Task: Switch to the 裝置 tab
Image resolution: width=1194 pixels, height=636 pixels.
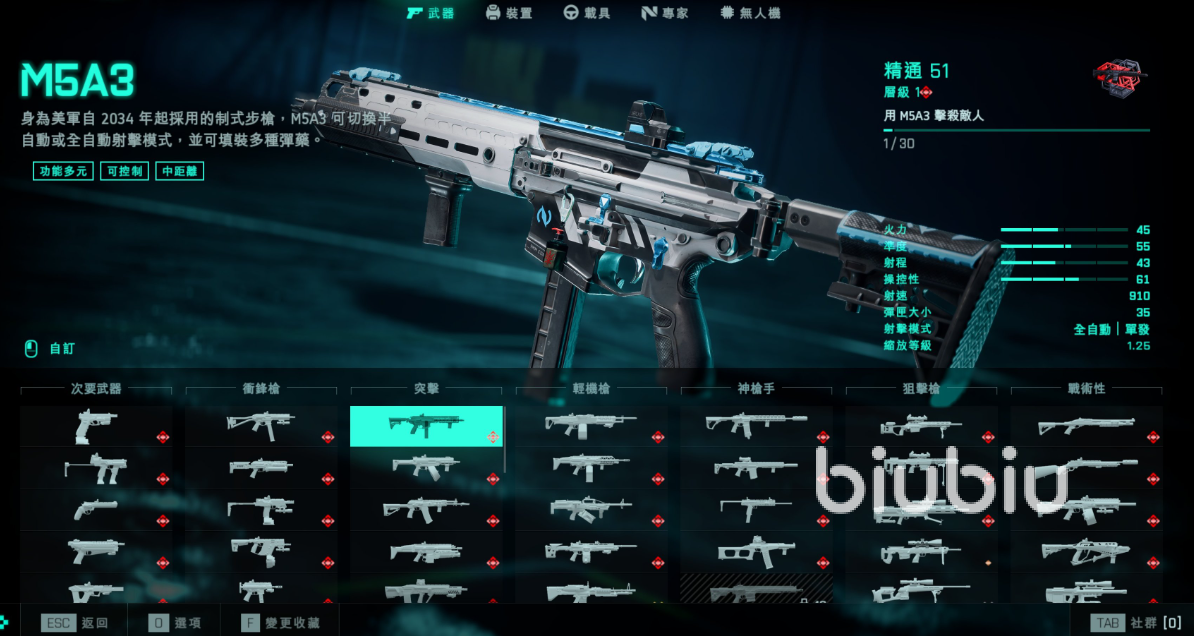Action: click(508, 13)
